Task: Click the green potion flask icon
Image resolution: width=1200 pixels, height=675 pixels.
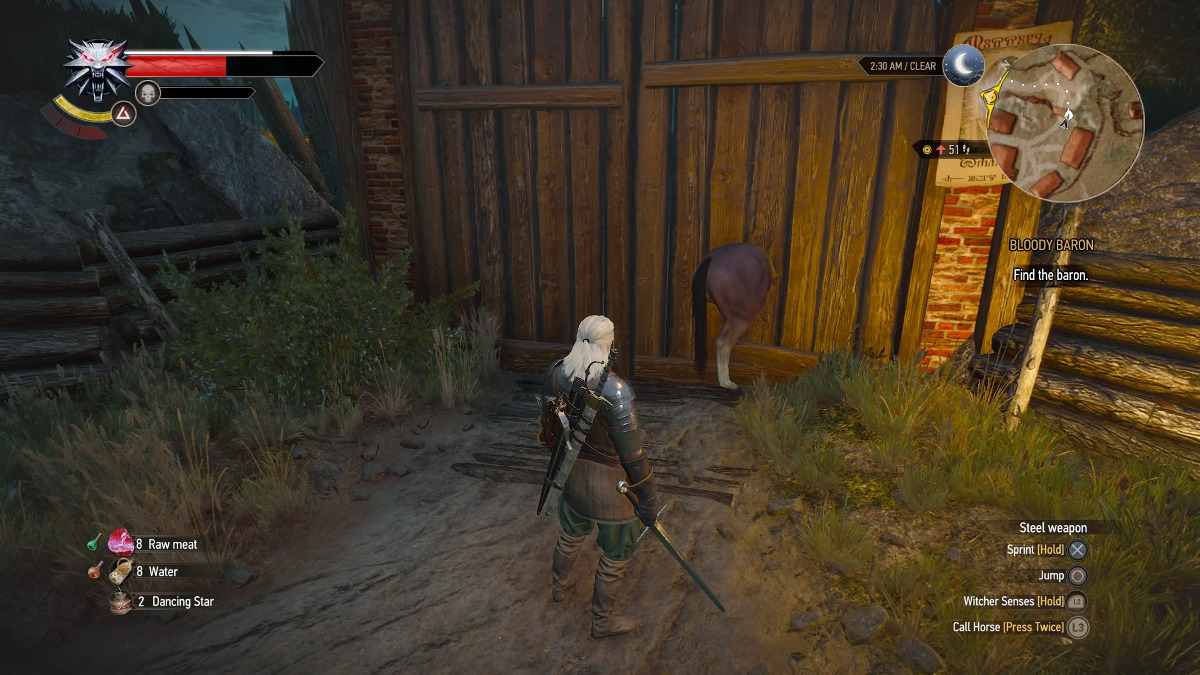Action: pyautogui.click(x=92, y=543)
